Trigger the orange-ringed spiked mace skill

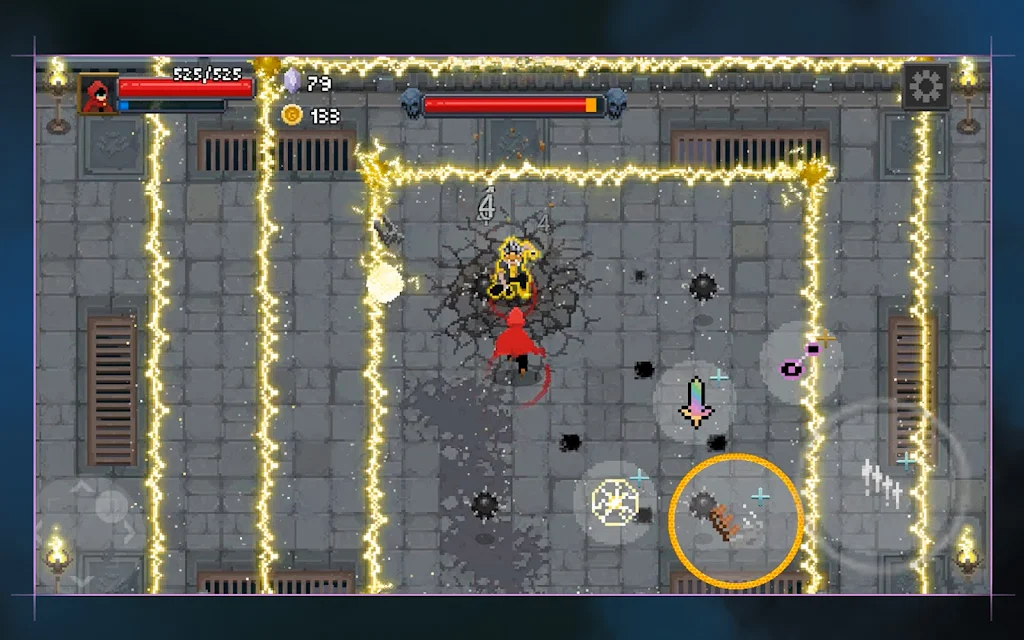coord(735,520)
